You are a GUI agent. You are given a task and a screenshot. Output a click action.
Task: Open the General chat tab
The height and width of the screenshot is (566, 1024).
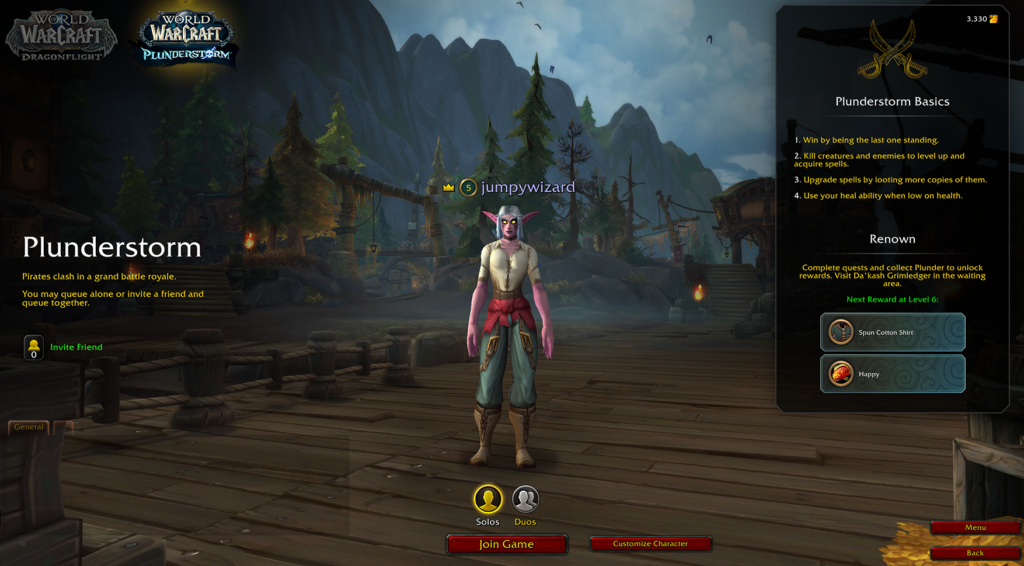pyautogui.click(x=28, y=427)
